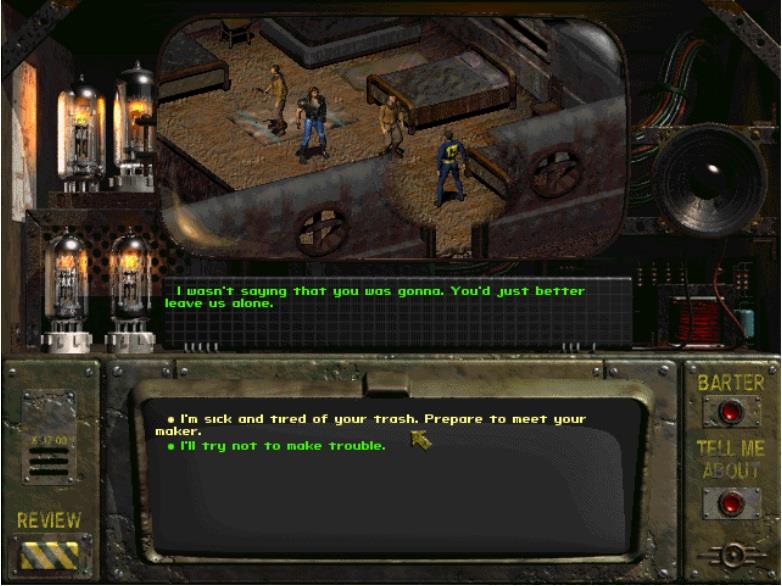This screenshot has height=586, width=782.
Task: Select "I'll try not to make trouble" reply
Action: click(281, 446)
